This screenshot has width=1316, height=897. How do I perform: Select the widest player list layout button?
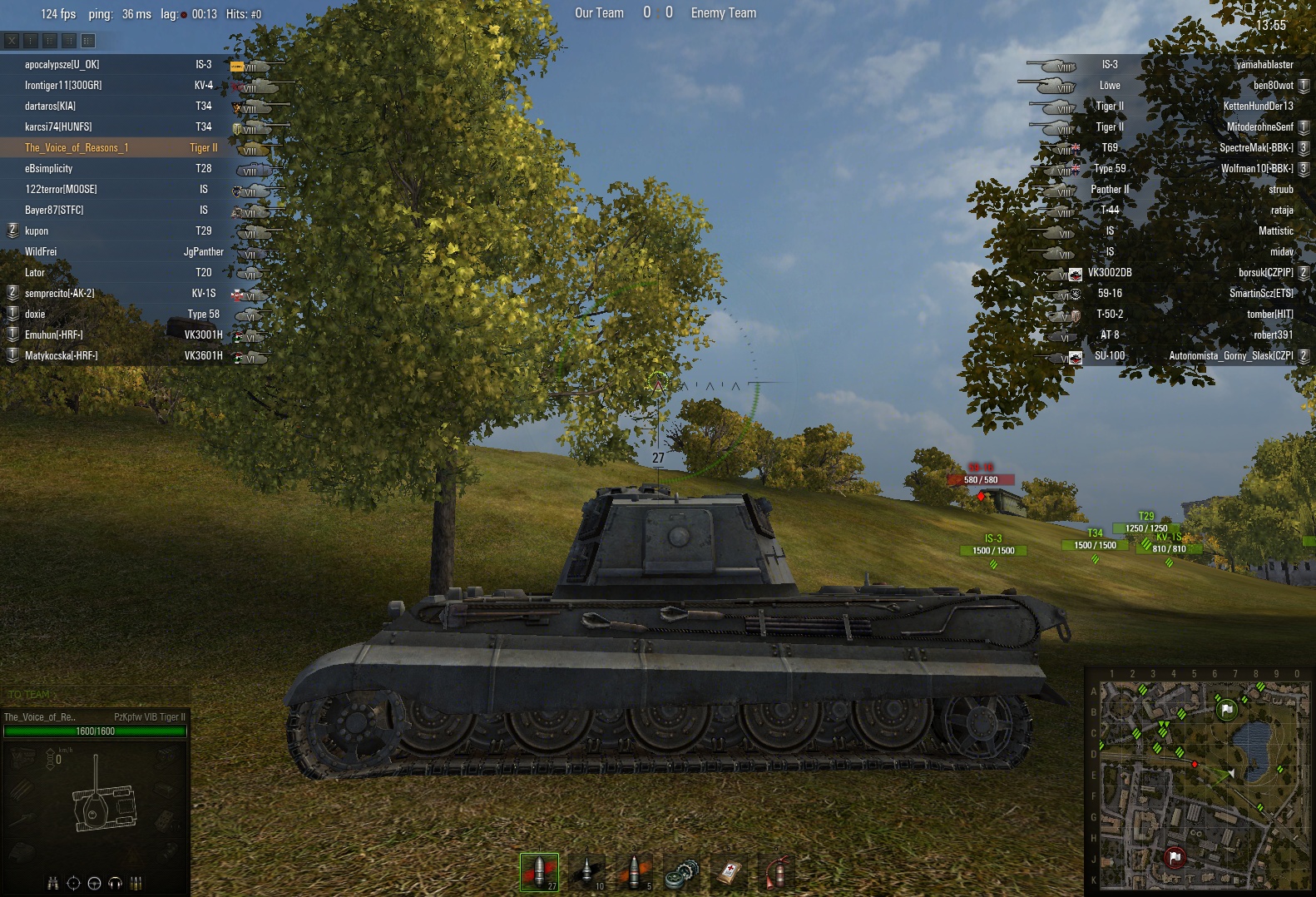click(x=88, y=40)
